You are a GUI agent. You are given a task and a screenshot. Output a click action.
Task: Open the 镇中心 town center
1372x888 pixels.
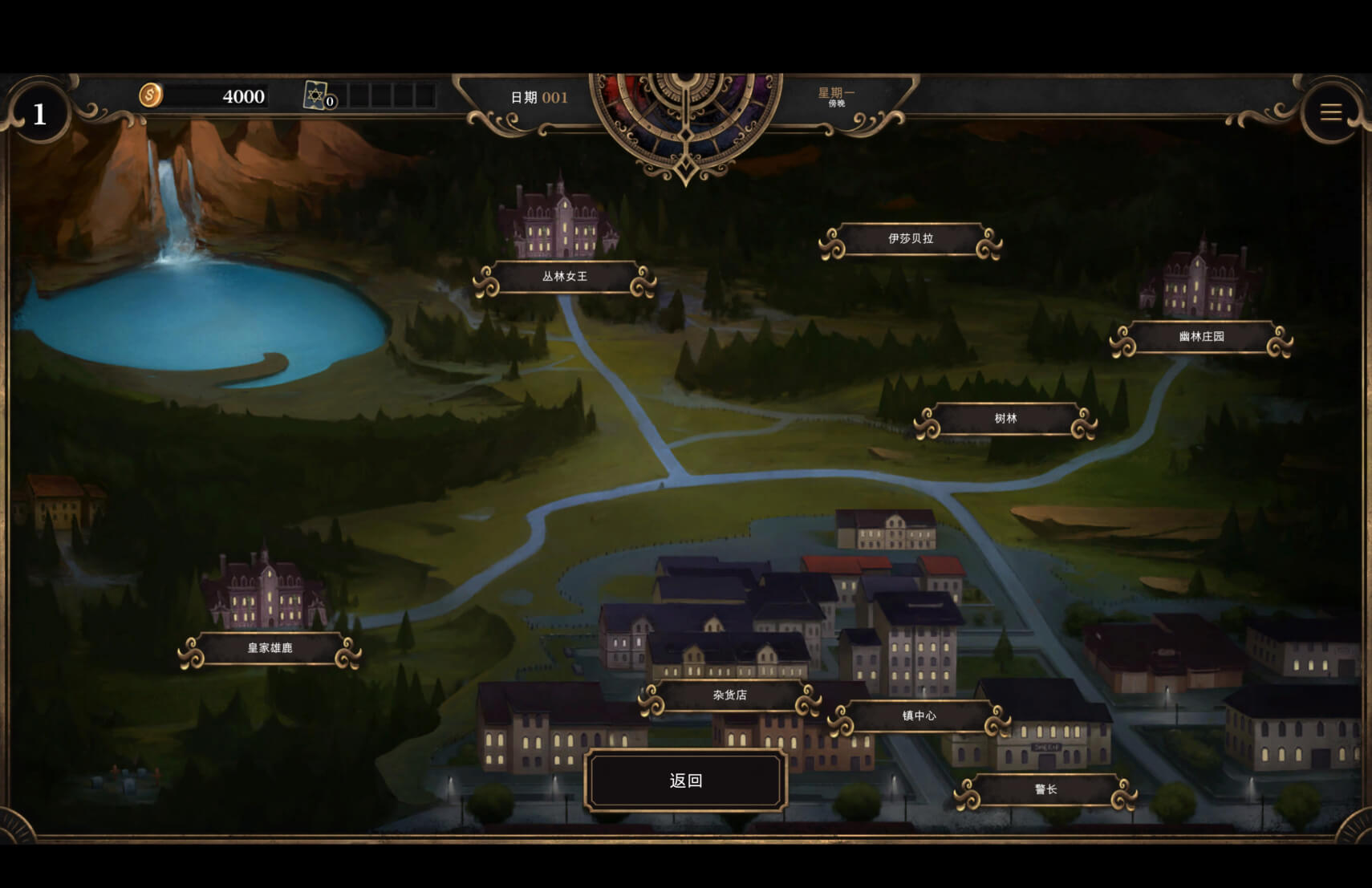coord(919,716)
